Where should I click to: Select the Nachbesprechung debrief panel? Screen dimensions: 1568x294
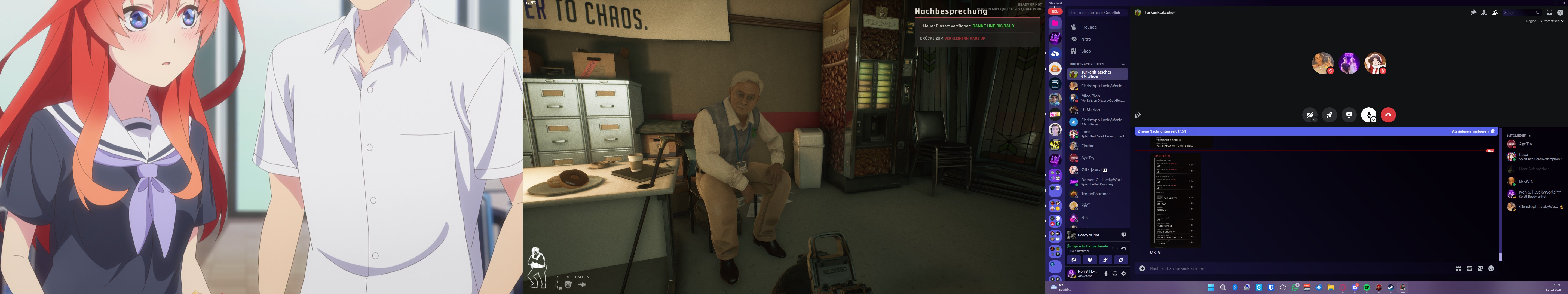coord(977,24)
